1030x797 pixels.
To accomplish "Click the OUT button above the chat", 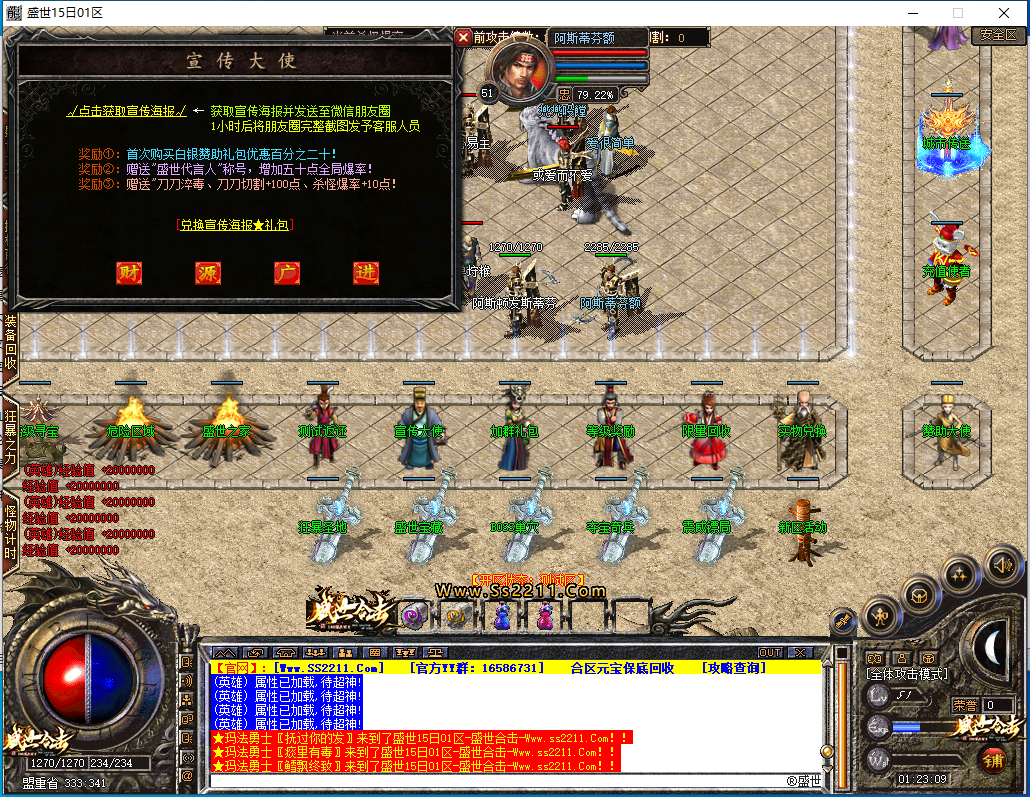I will [x=770, y=652].
